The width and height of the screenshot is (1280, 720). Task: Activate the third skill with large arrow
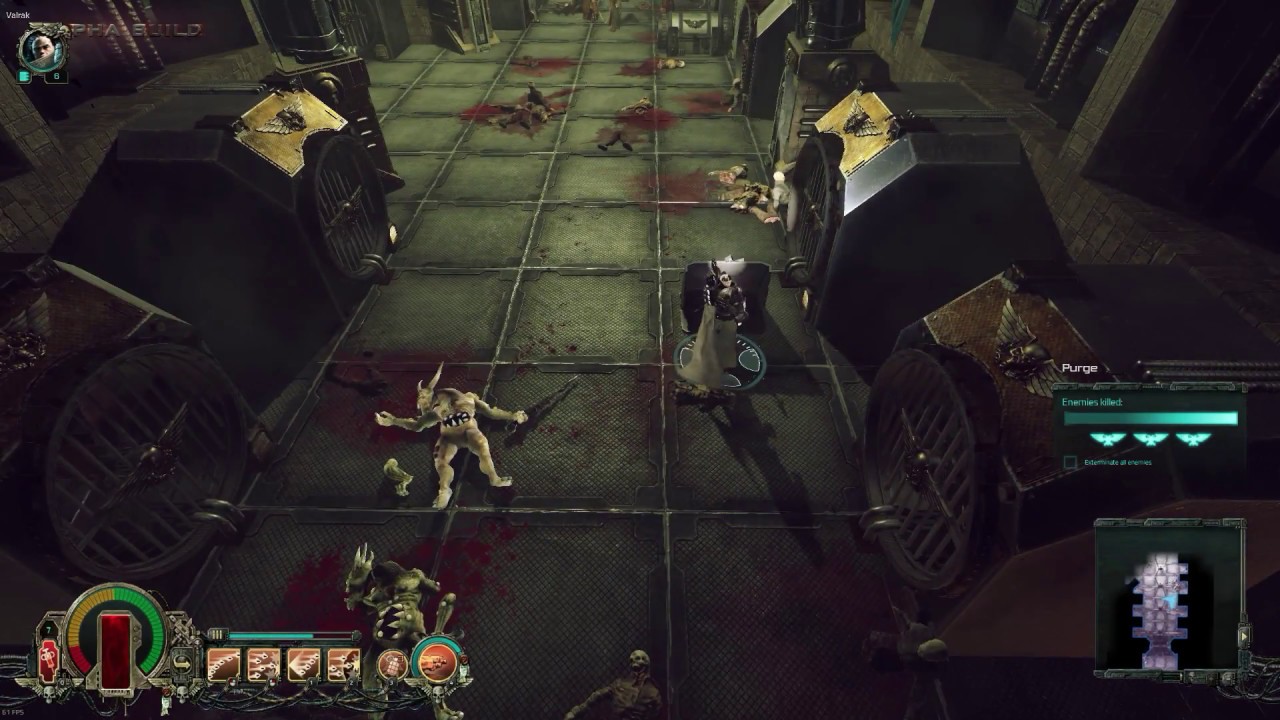(x=303, y=665)
